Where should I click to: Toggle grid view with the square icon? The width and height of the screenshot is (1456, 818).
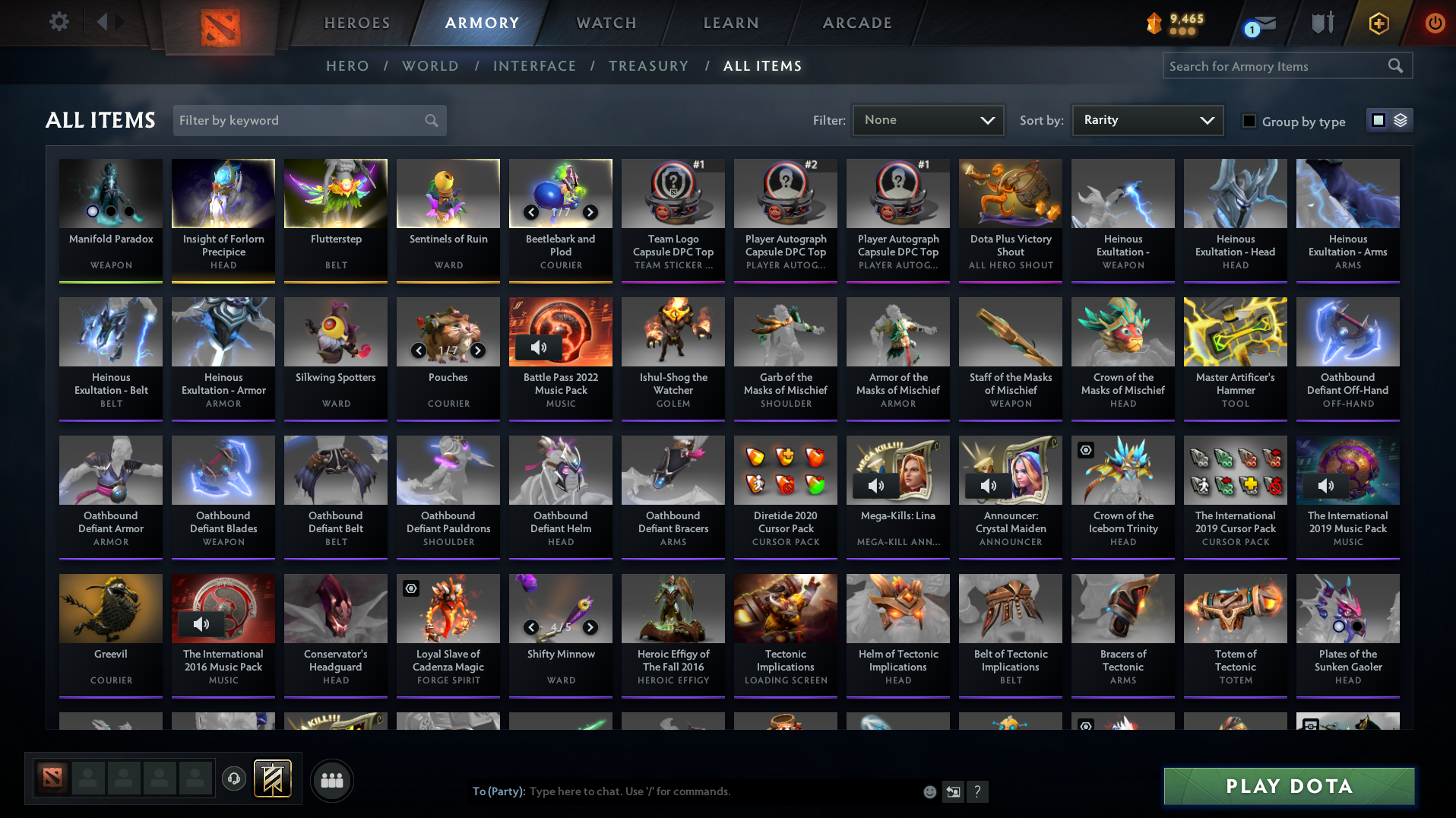[x=1377, y=119]
